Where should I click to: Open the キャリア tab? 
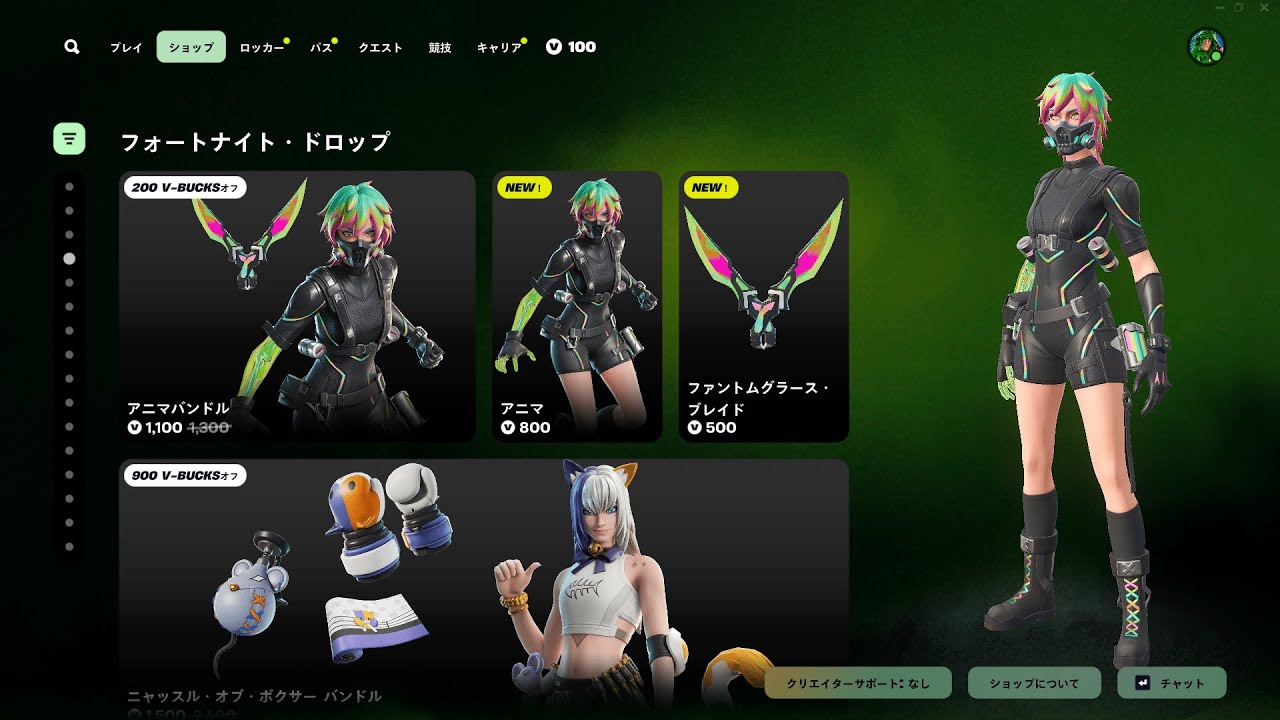coord(499,47)
